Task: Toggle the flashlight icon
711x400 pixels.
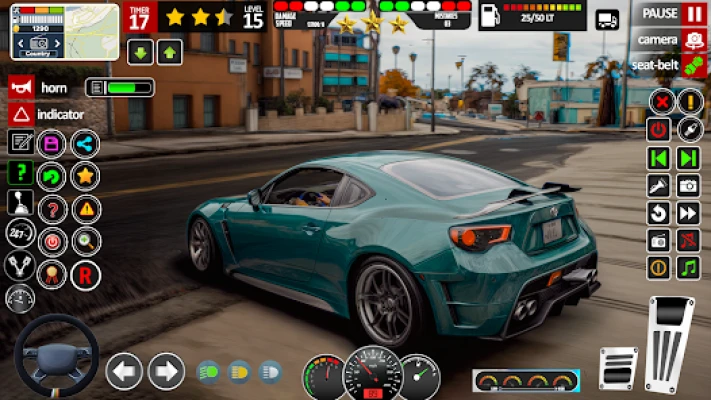Action: tap(658, 185)
